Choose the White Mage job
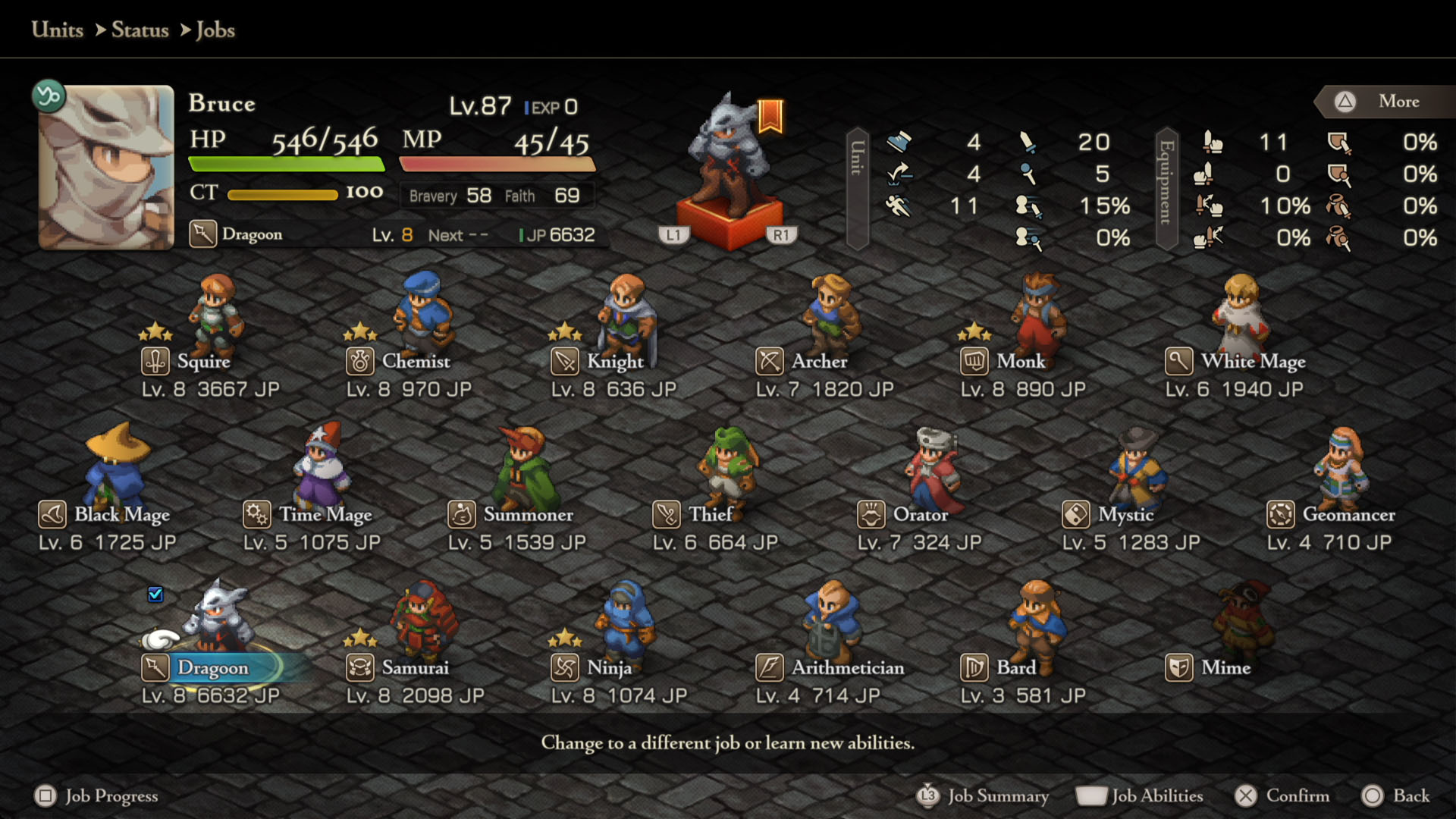1456x819 pixels. click(x=1252, y=362)
